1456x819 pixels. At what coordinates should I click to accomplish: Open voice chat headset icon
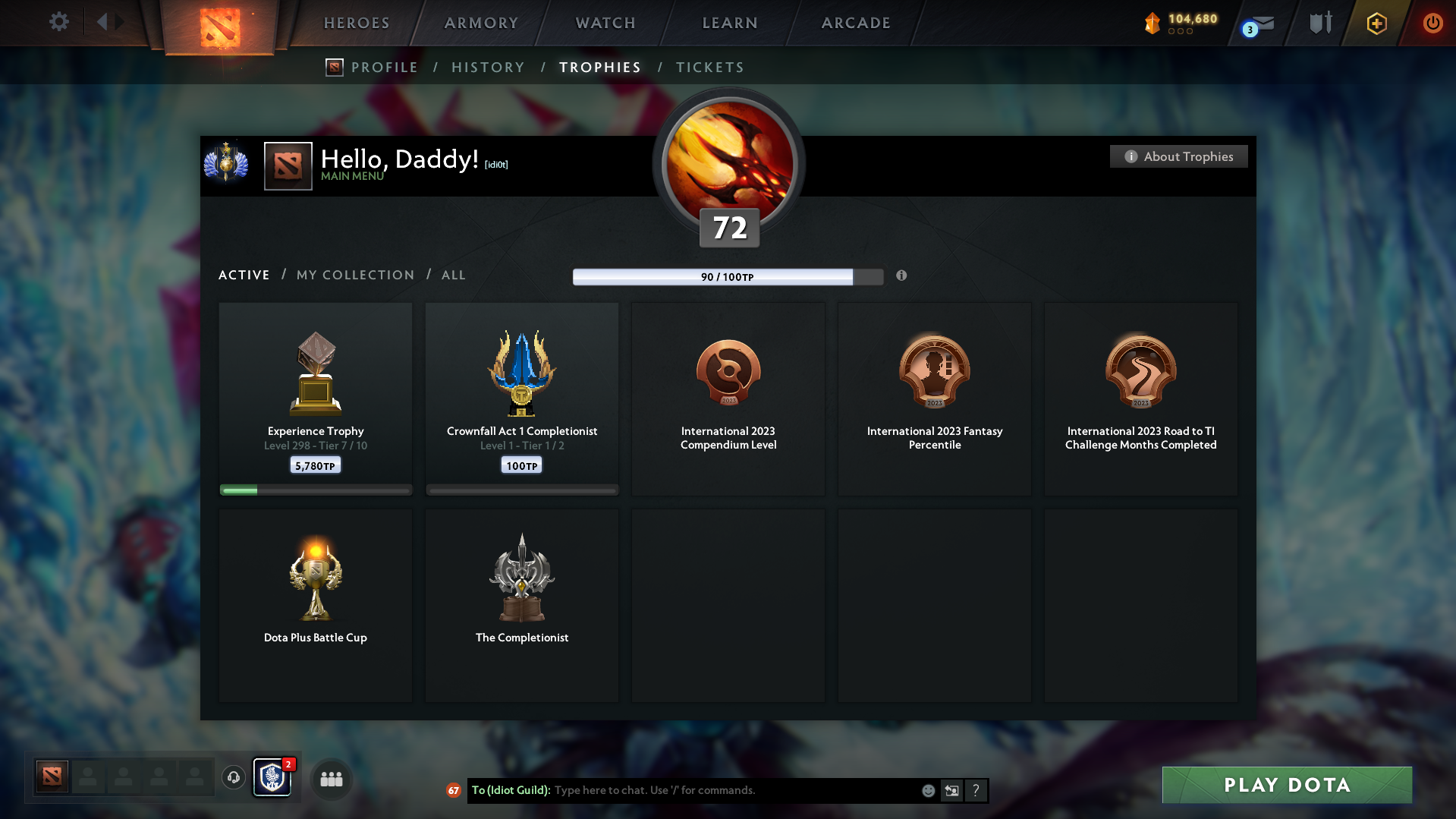233,778
